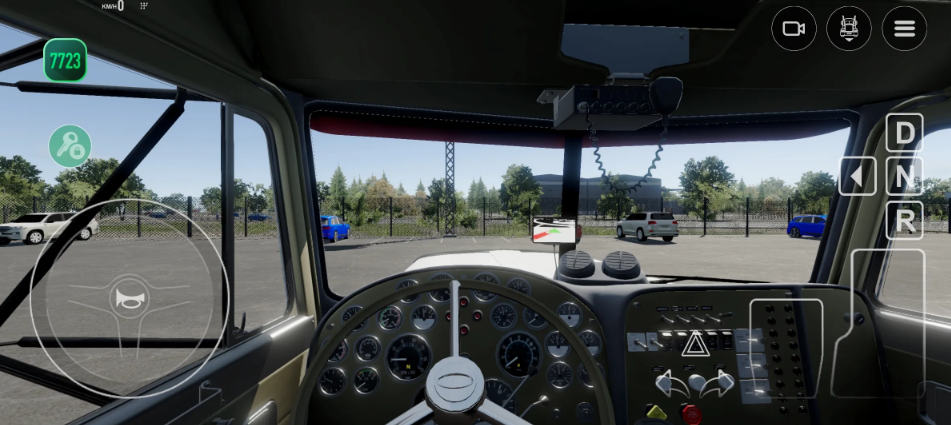
Task: Shift into Drive gear
Action: coord(904,133)
